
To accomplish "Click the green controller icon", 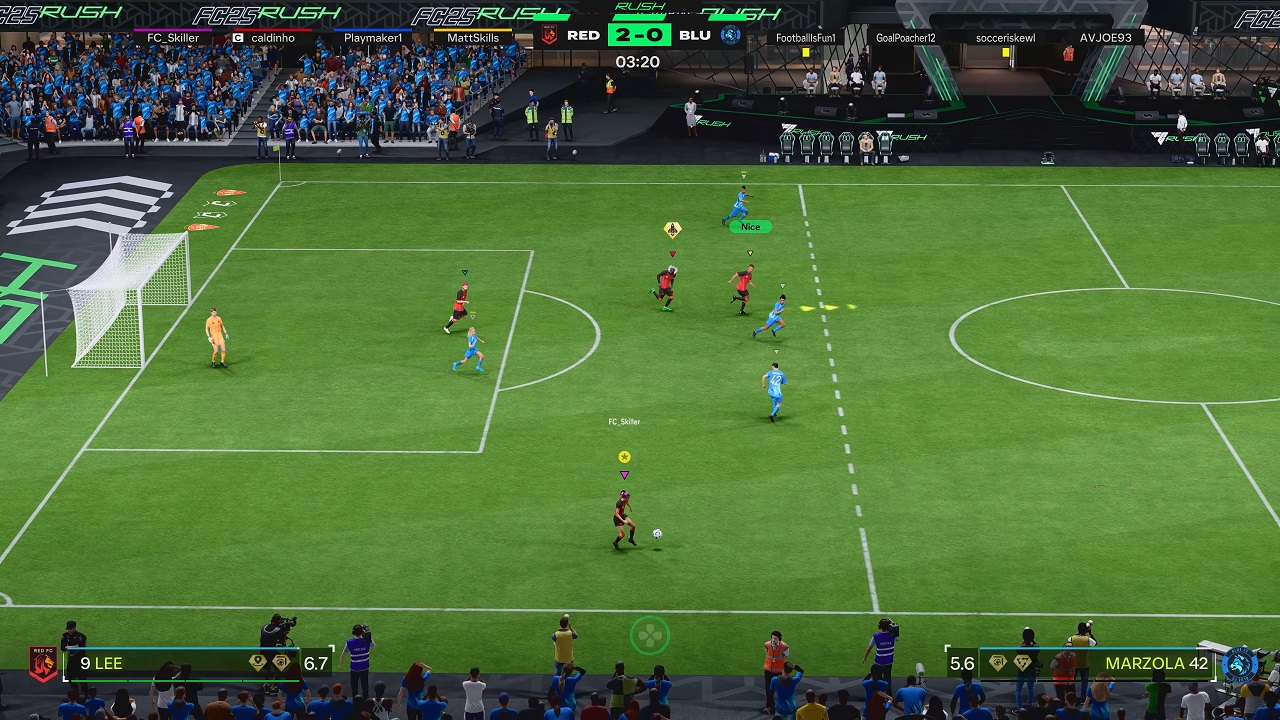I will click(650, 635).
